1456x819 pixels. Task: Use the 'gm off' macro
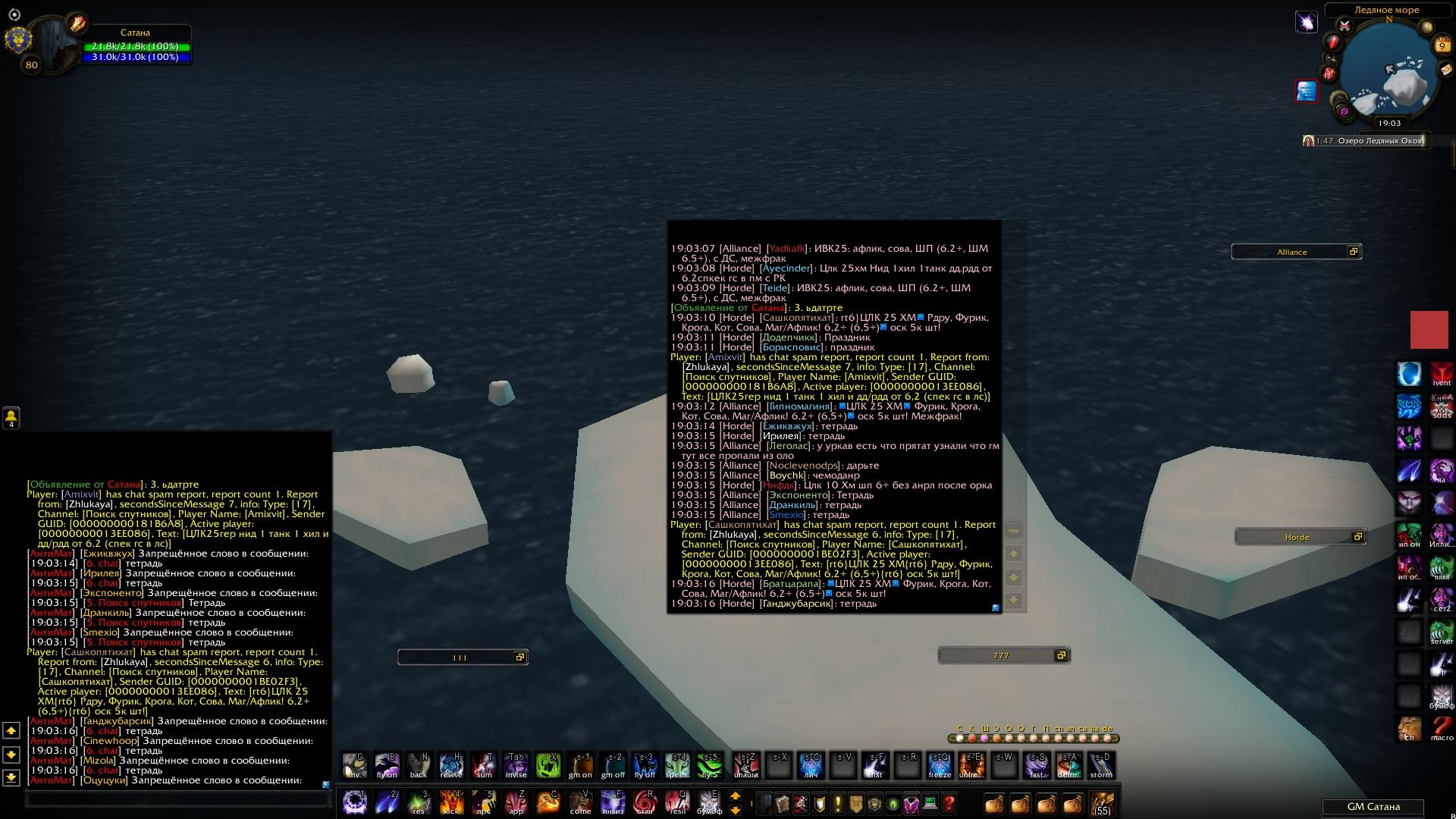pos(613,766)
